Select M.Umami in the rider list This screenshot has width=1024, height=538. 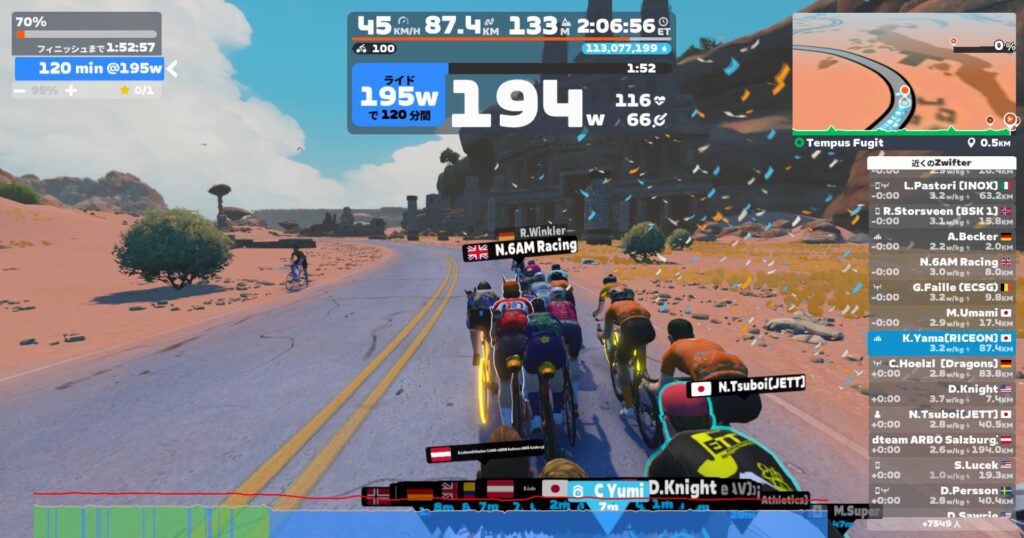[941, 318]
